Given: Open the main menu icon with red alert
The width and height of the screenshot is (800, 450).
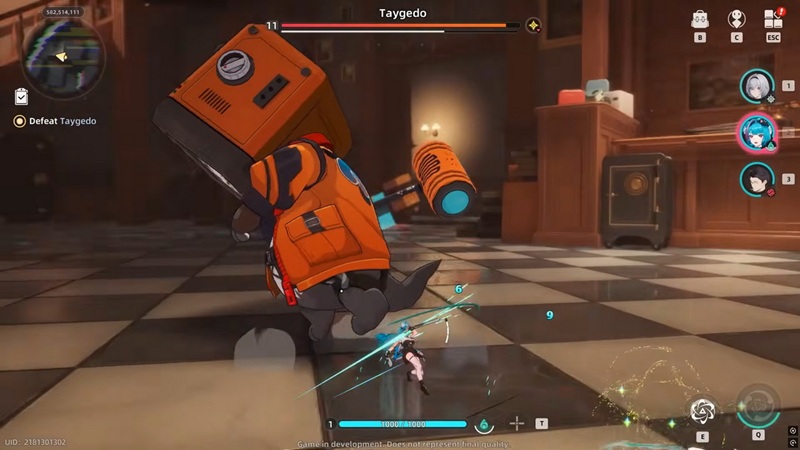Looking at the screenshot, I should [773, 19].
